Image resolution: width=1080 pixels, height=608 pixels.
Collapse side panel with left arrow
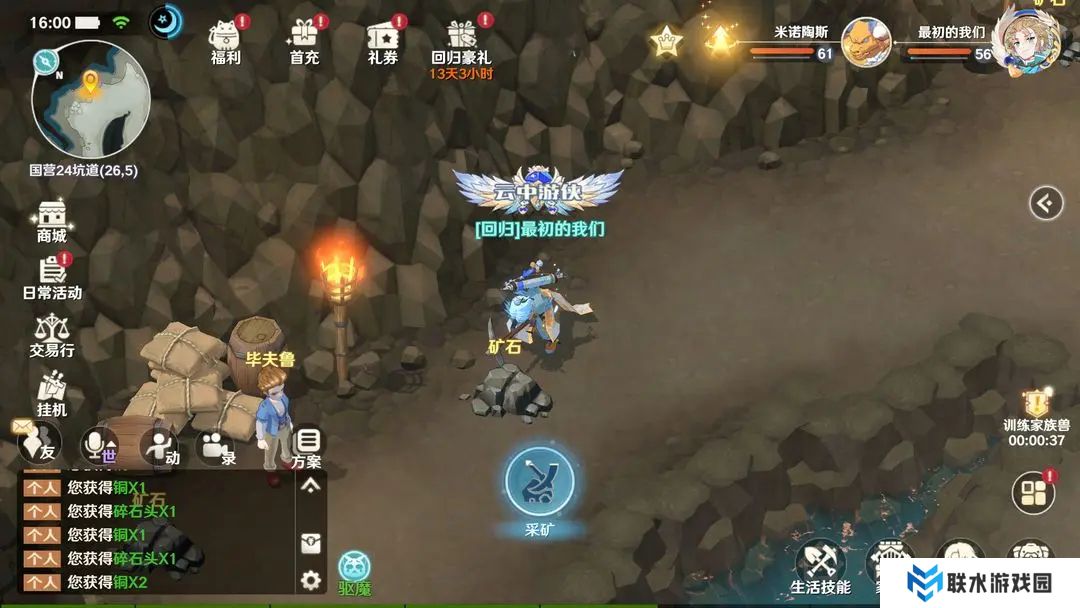pyautogui.click(x=1046, y=204)
